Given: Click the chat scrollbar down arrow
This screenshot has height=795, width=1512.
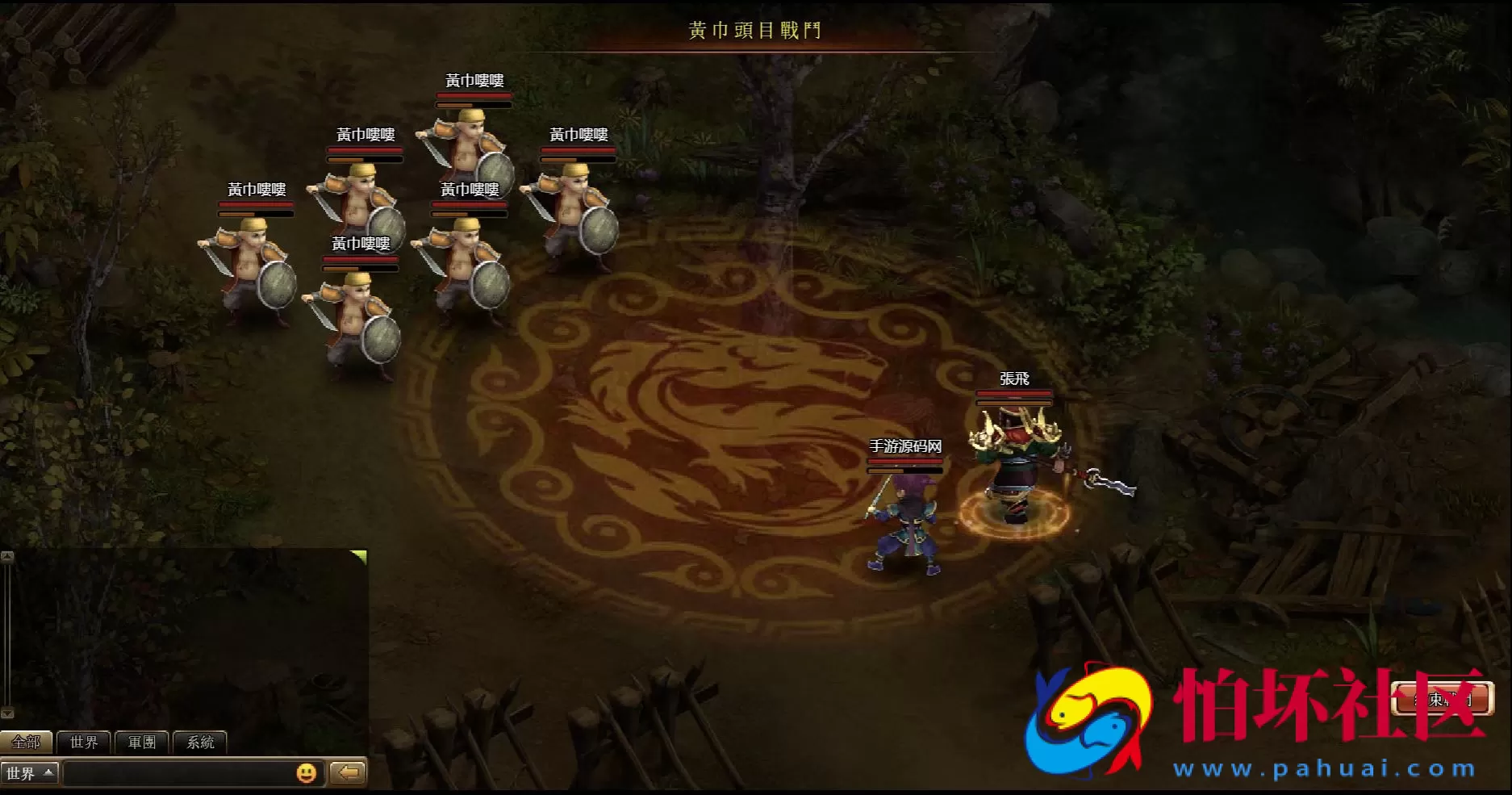Looking at the screenshot, I should pos(7,713).
